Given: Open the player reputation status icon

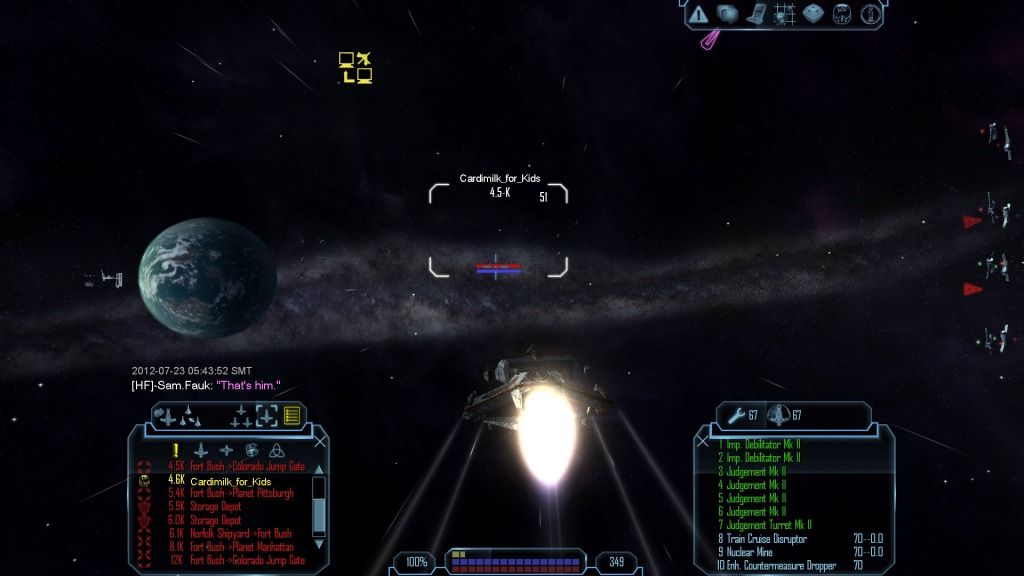Looking at the screenshot, I should 843,14.
